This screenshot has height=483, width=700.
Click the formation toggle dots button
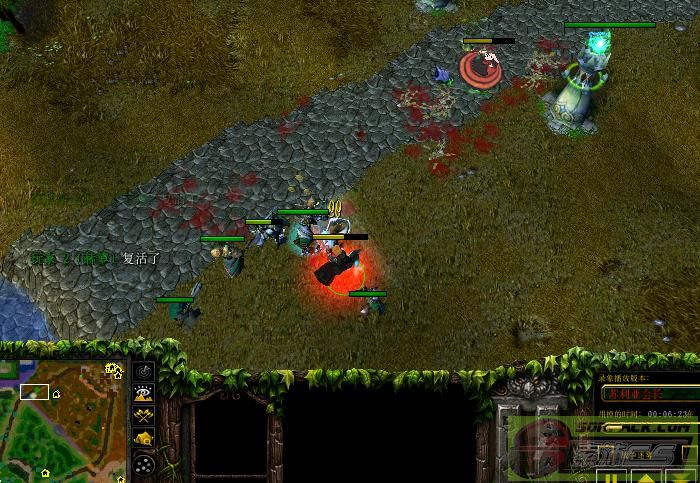point(144,463)
